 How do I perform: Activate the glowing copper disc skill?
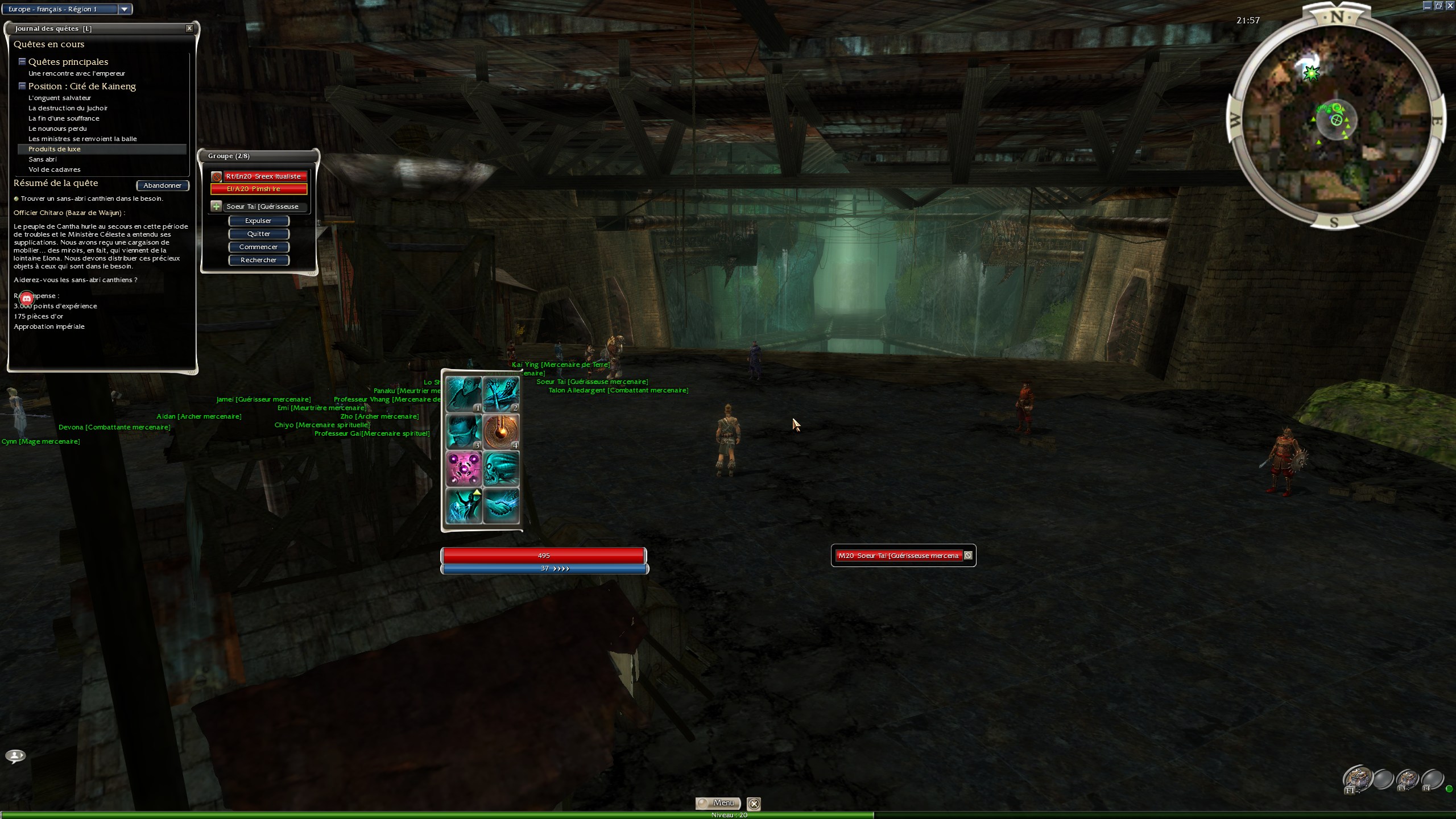click(501, 431)
